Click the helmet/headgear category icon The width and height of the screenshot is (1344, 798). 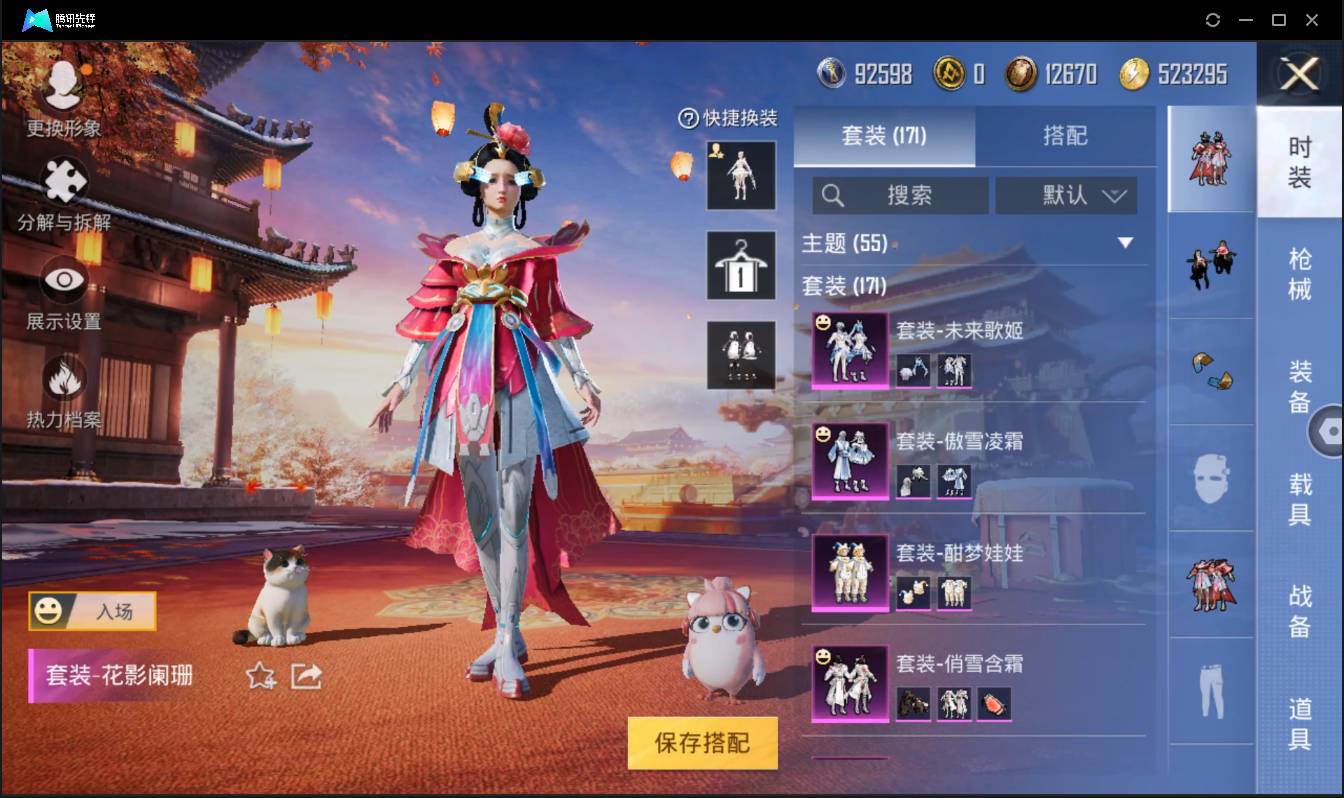(x=1211, y=480)
